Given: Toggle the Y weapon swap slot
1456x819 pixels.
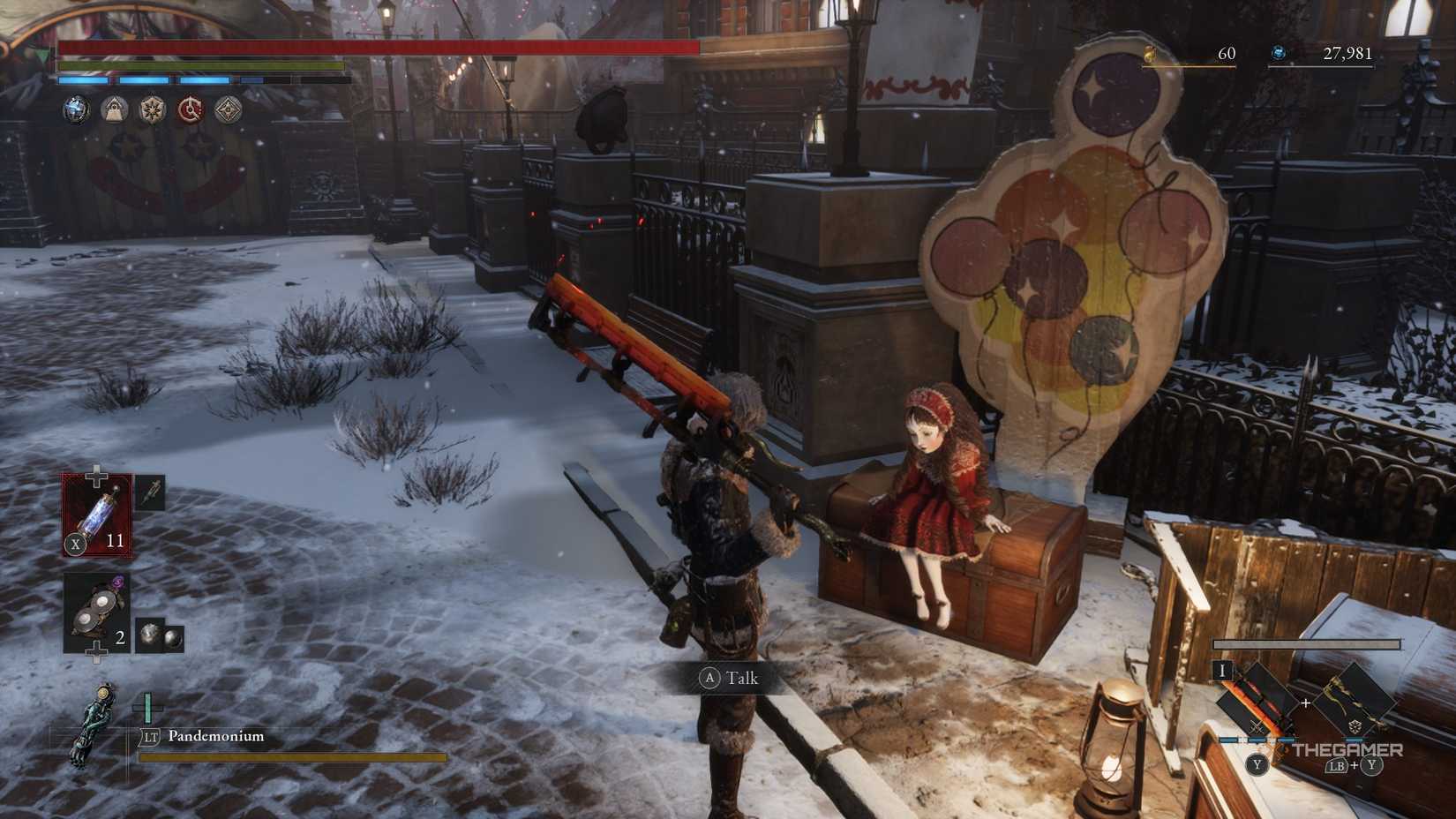Looking at the screenshot, I should 1257,765.
